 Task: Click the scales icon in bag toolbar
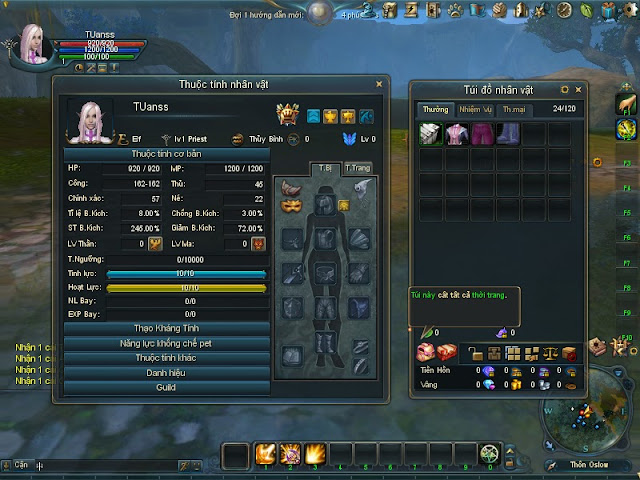coord(550,353)
